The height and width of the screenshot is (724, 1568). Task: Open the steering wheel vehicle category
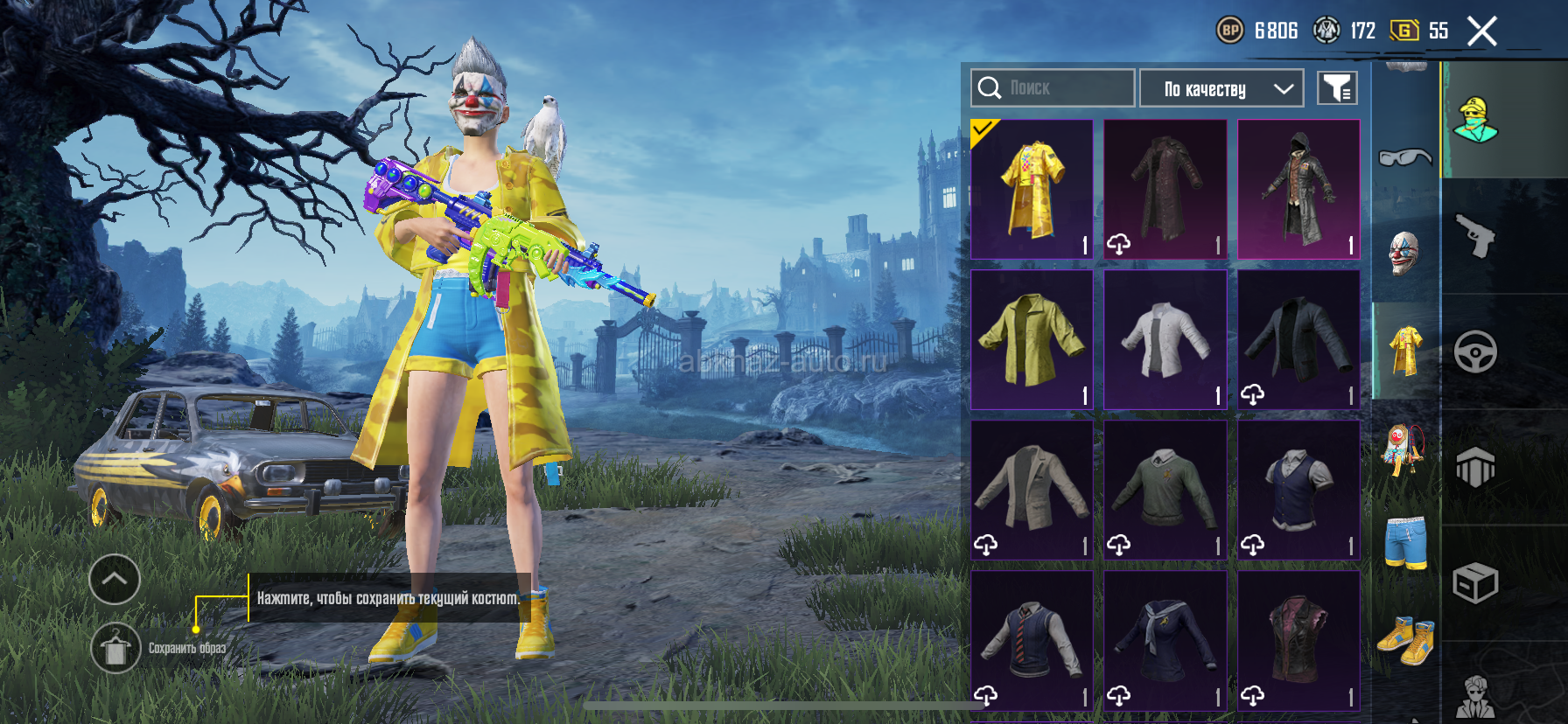1475,352
